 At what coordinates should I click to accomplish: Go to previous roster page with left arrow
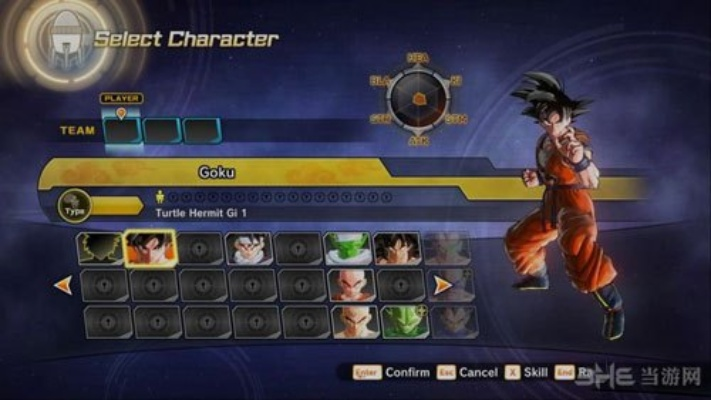[63, 285]
